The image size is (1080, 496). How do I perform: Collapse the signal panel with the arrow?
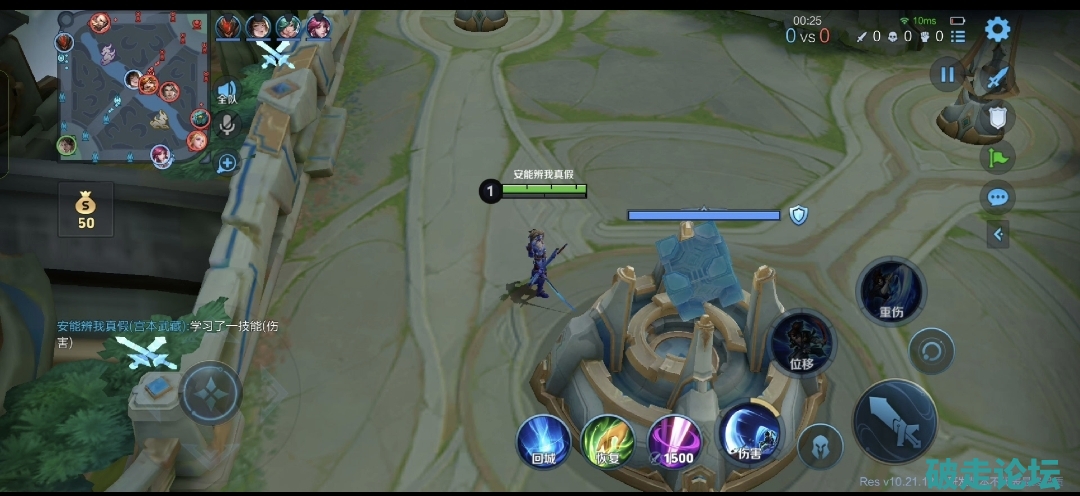pos(997,235)
